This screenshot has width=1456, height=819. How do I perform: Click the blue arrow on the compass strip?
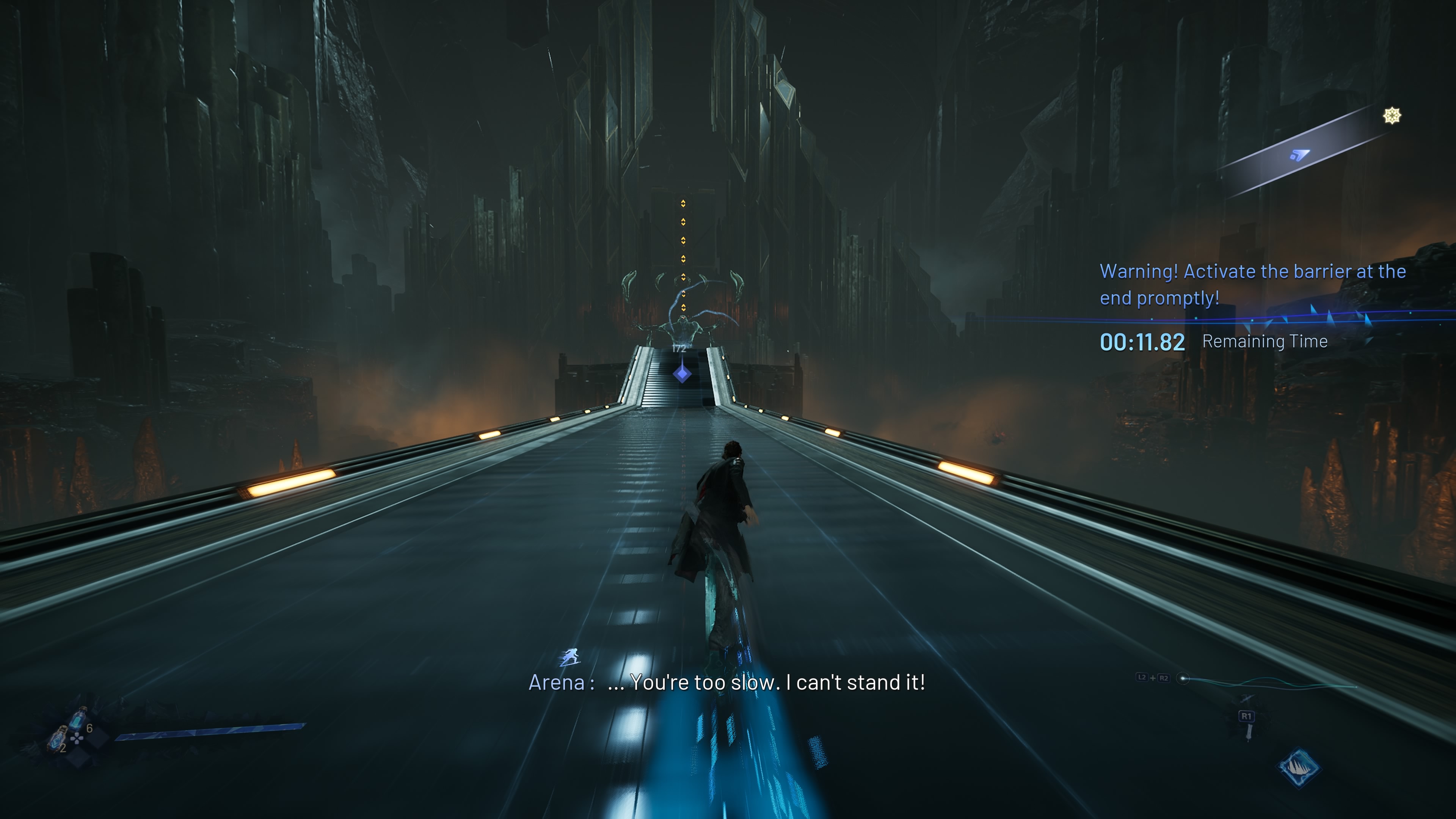[1299, 154]
